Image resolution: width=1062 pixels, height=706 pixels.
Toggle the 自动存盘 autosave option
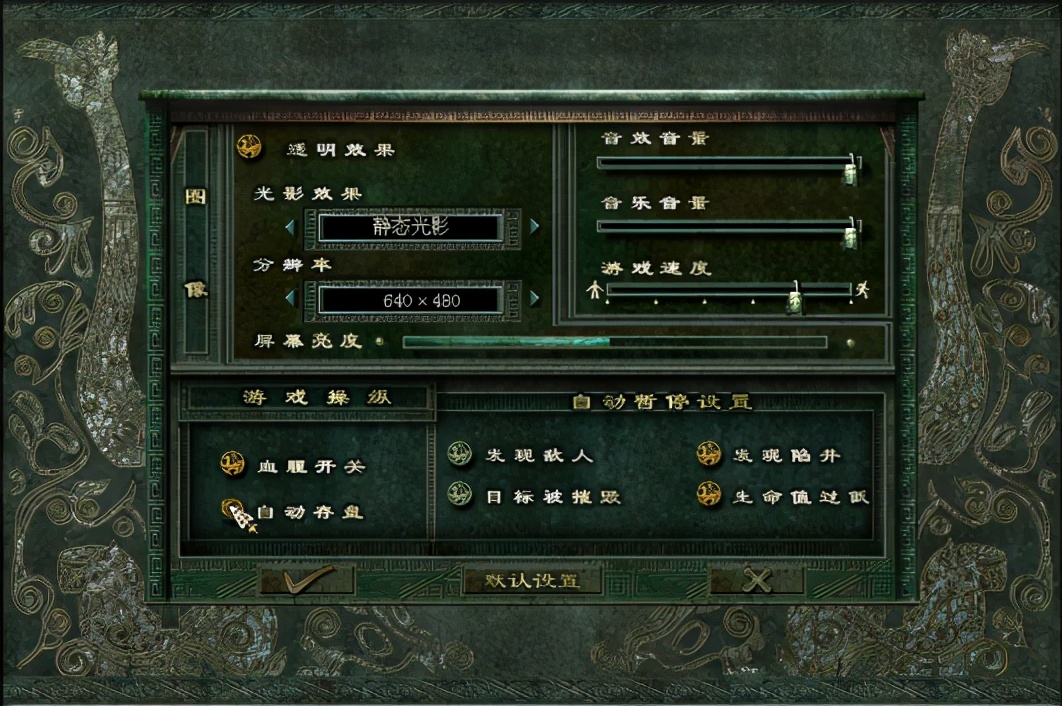[233, 510]
